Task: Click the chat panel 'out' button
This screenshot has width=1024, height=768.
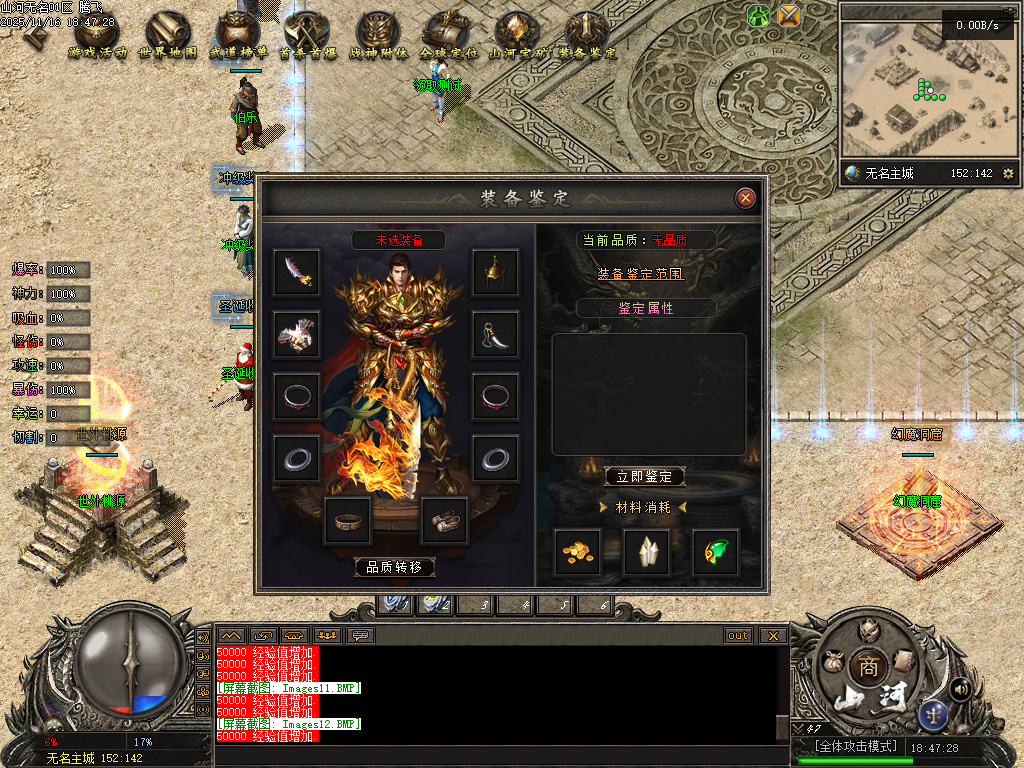Action: (x=738, y=636)
